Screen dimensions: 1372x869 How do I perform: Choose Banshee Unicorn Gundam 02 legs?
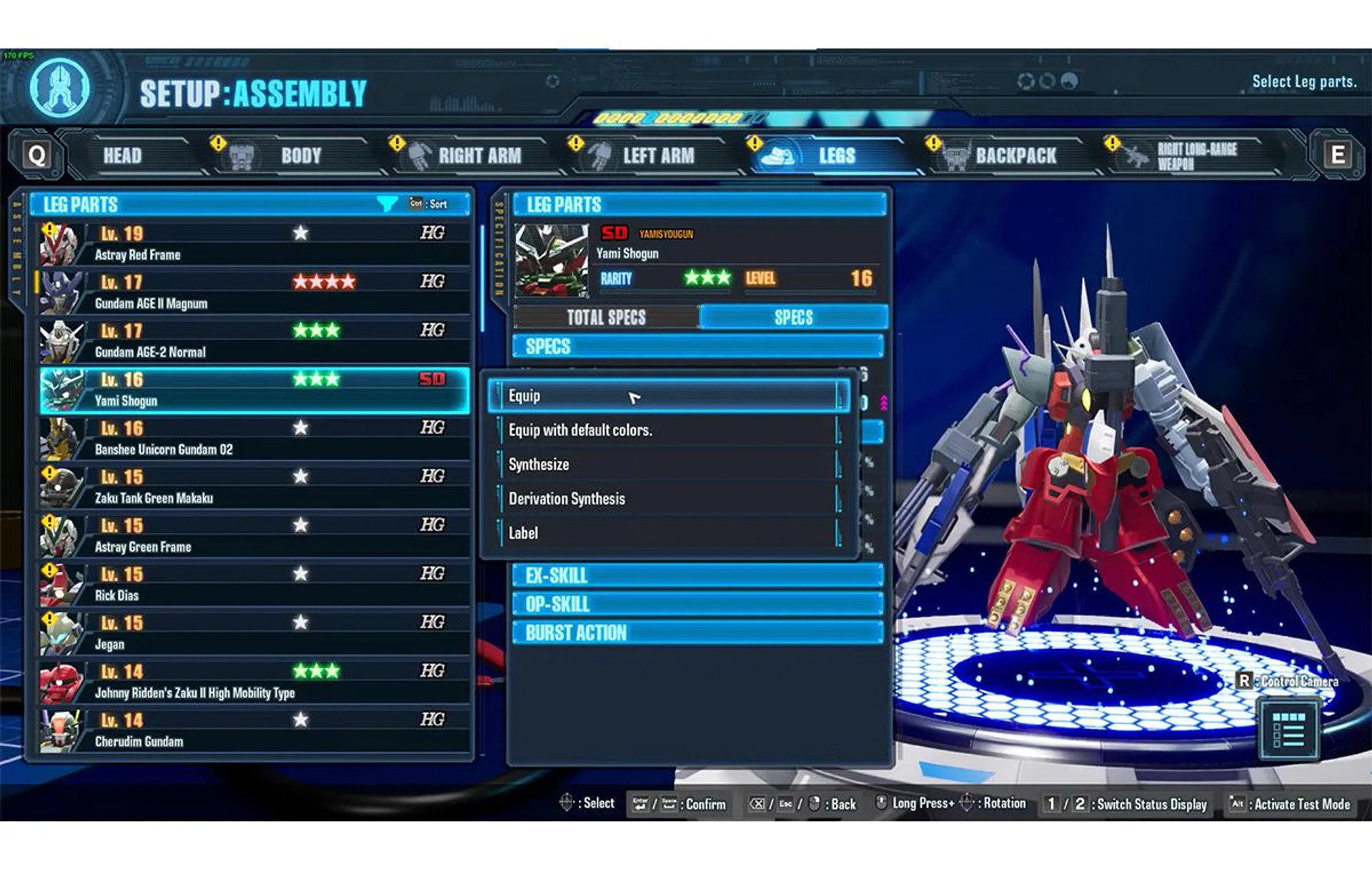[x=254, y=438]
